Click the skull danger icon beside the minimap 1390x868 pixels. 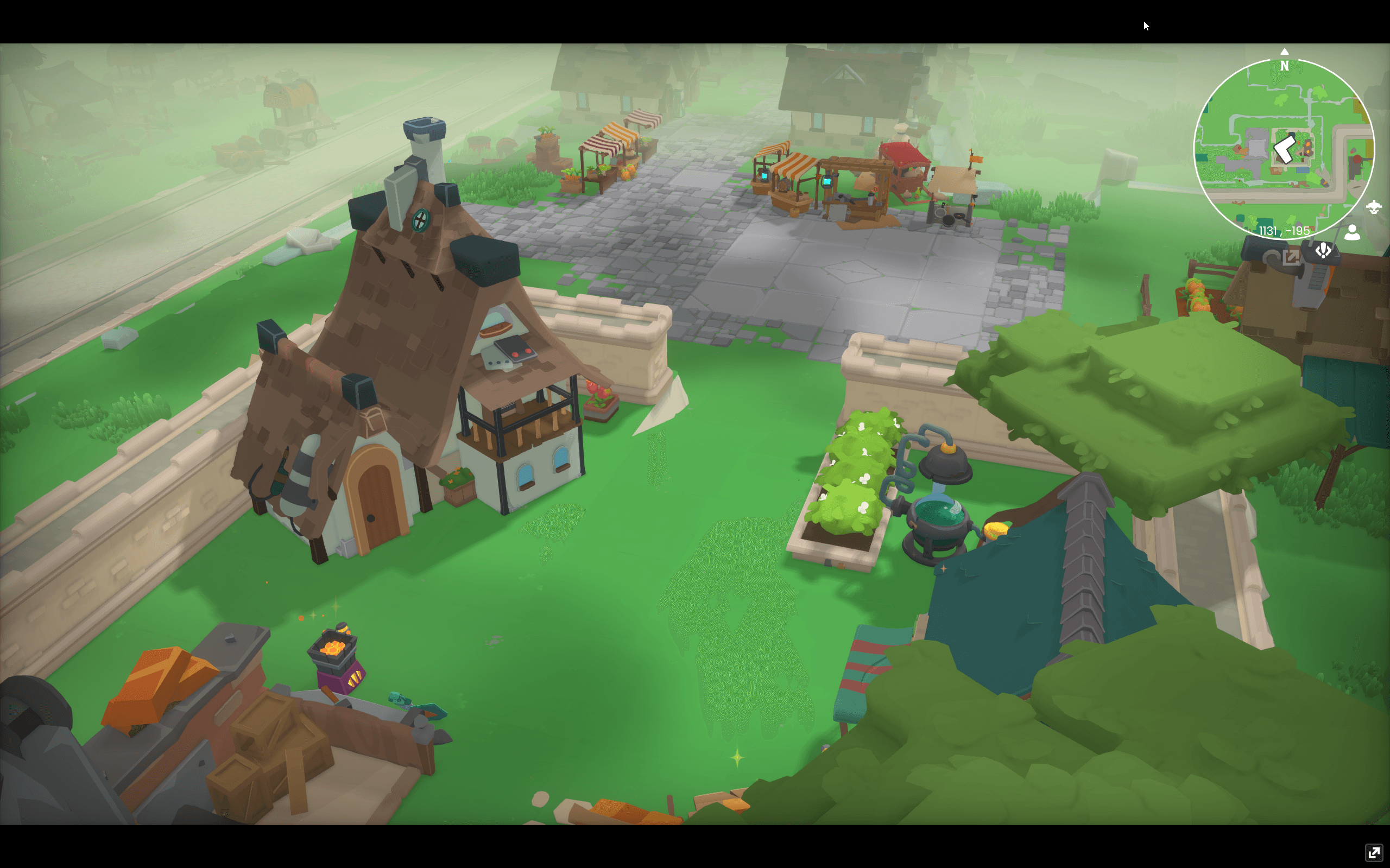tap(1374, 208)
